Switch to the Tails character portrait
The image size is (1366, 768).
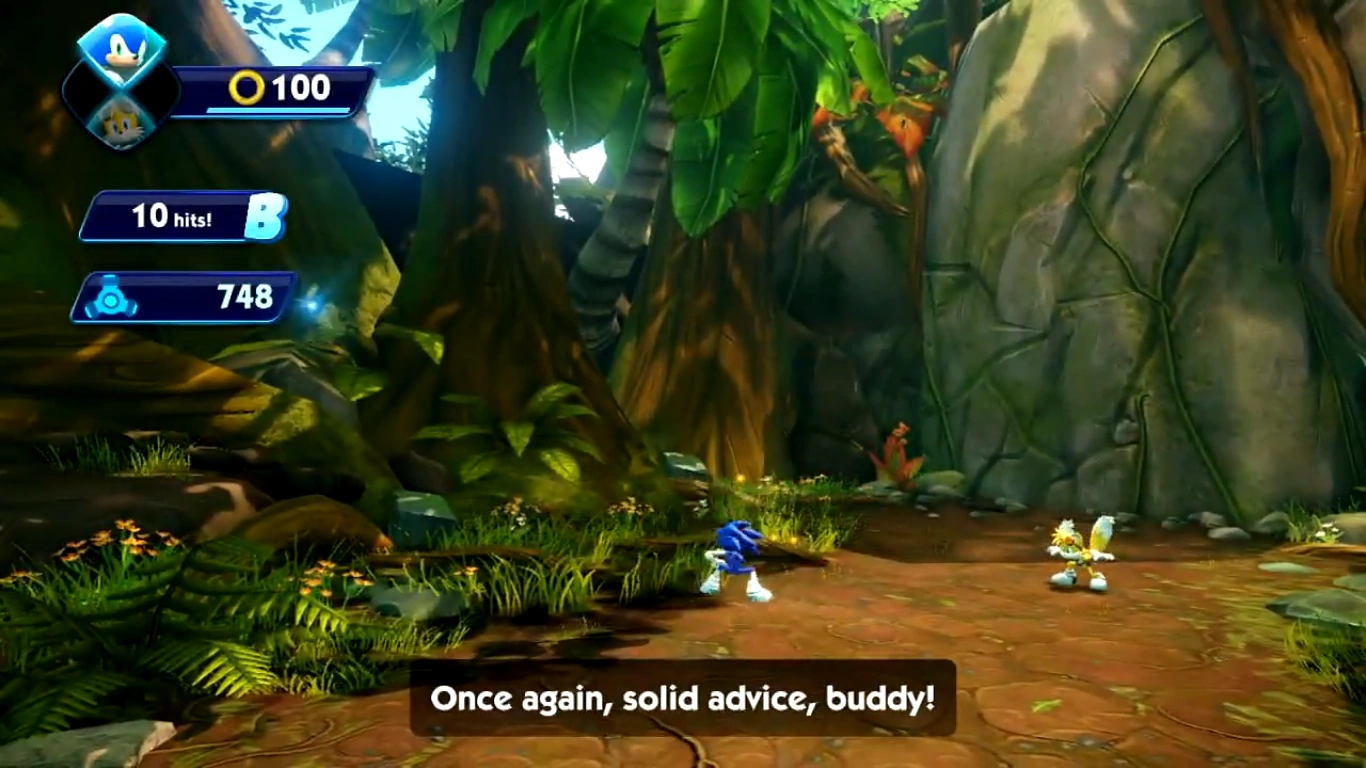[122, 123]
